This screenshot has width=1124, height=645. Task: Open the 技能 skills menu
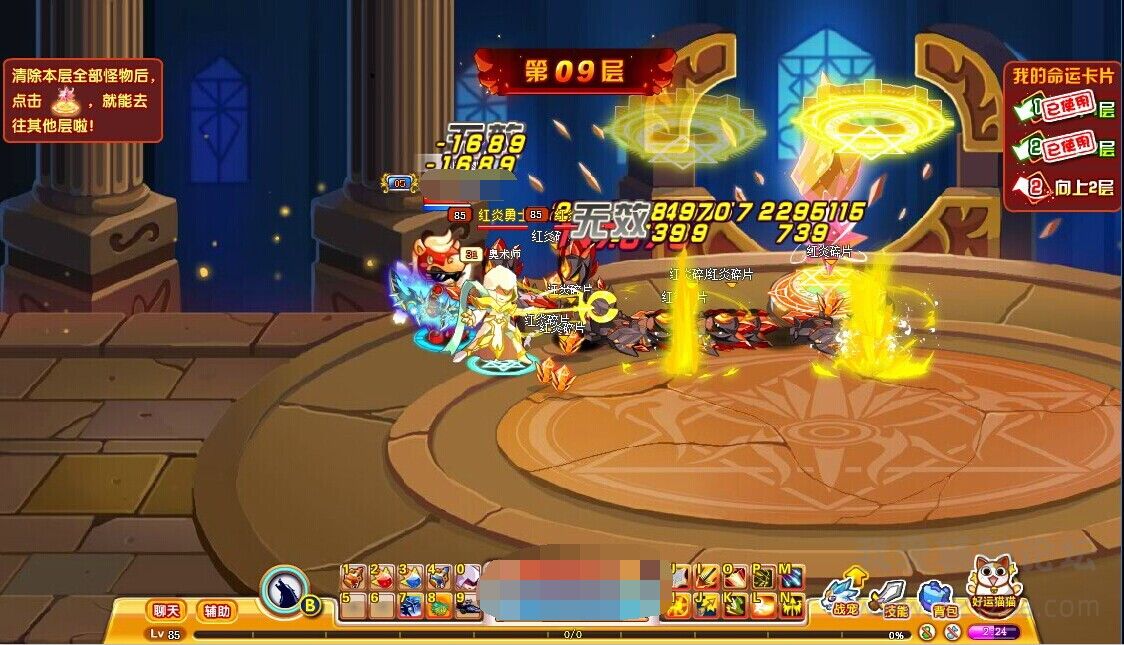pos(889,596)
